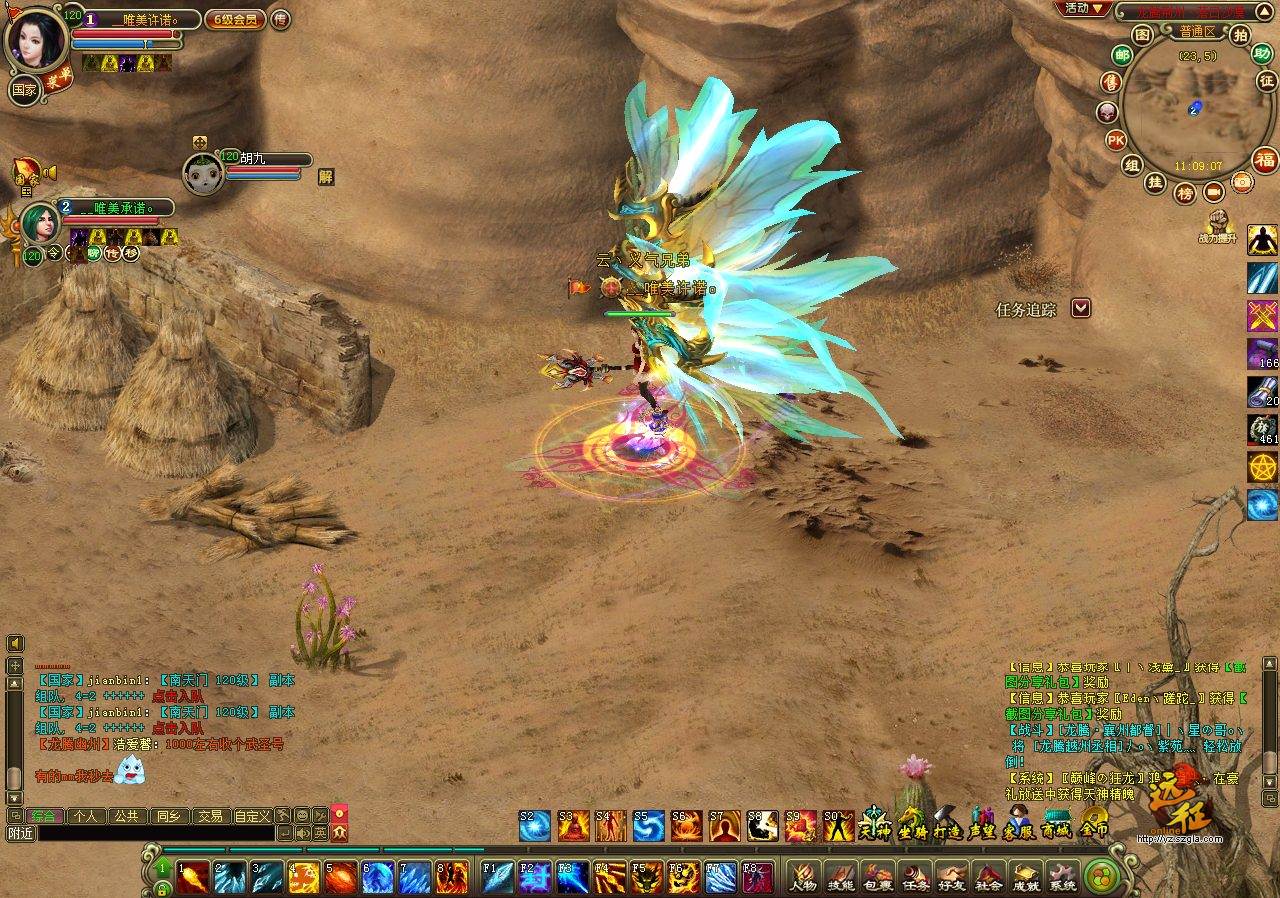
Task: Open the 活动 events dropdown
Action: tap(1084, 9)
